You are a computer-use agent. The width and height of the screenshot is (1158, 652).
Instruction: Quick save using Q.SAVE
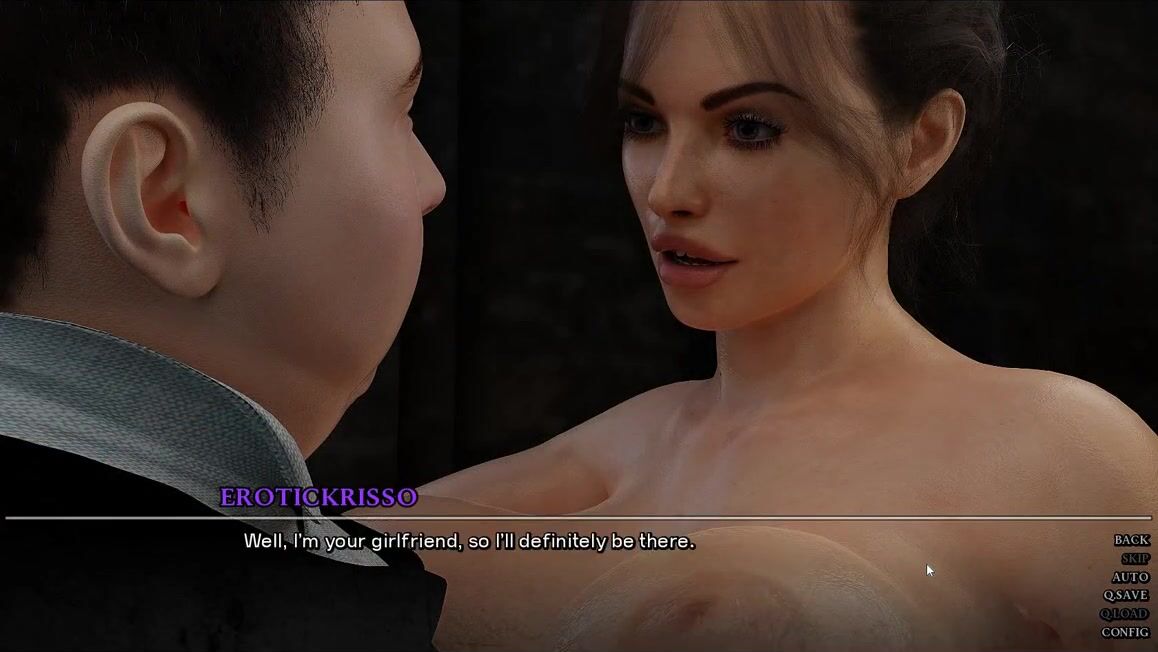click(1126, 595)
